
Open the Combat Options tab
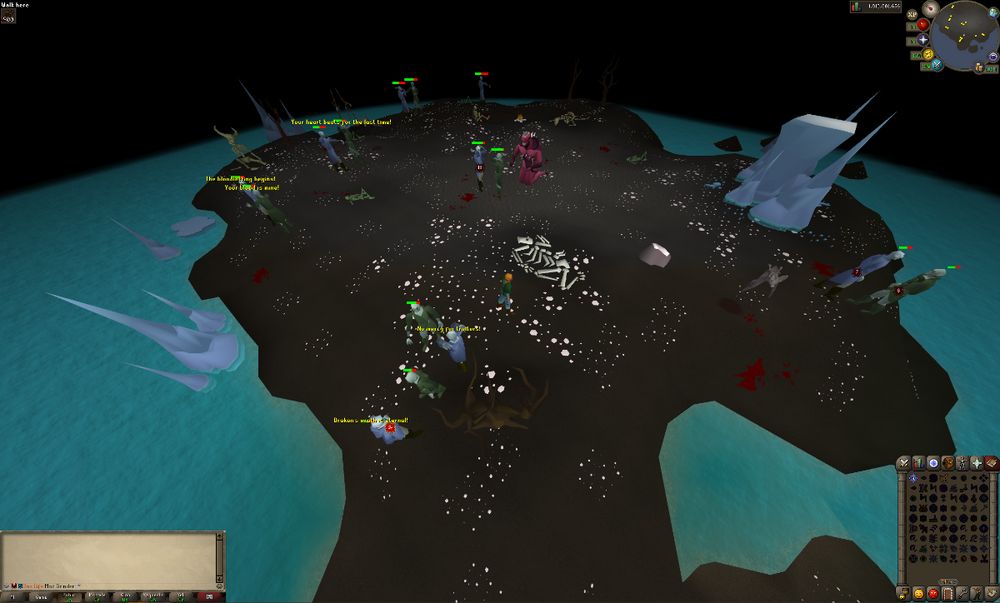pyautogui.click(x=903, y=463)
